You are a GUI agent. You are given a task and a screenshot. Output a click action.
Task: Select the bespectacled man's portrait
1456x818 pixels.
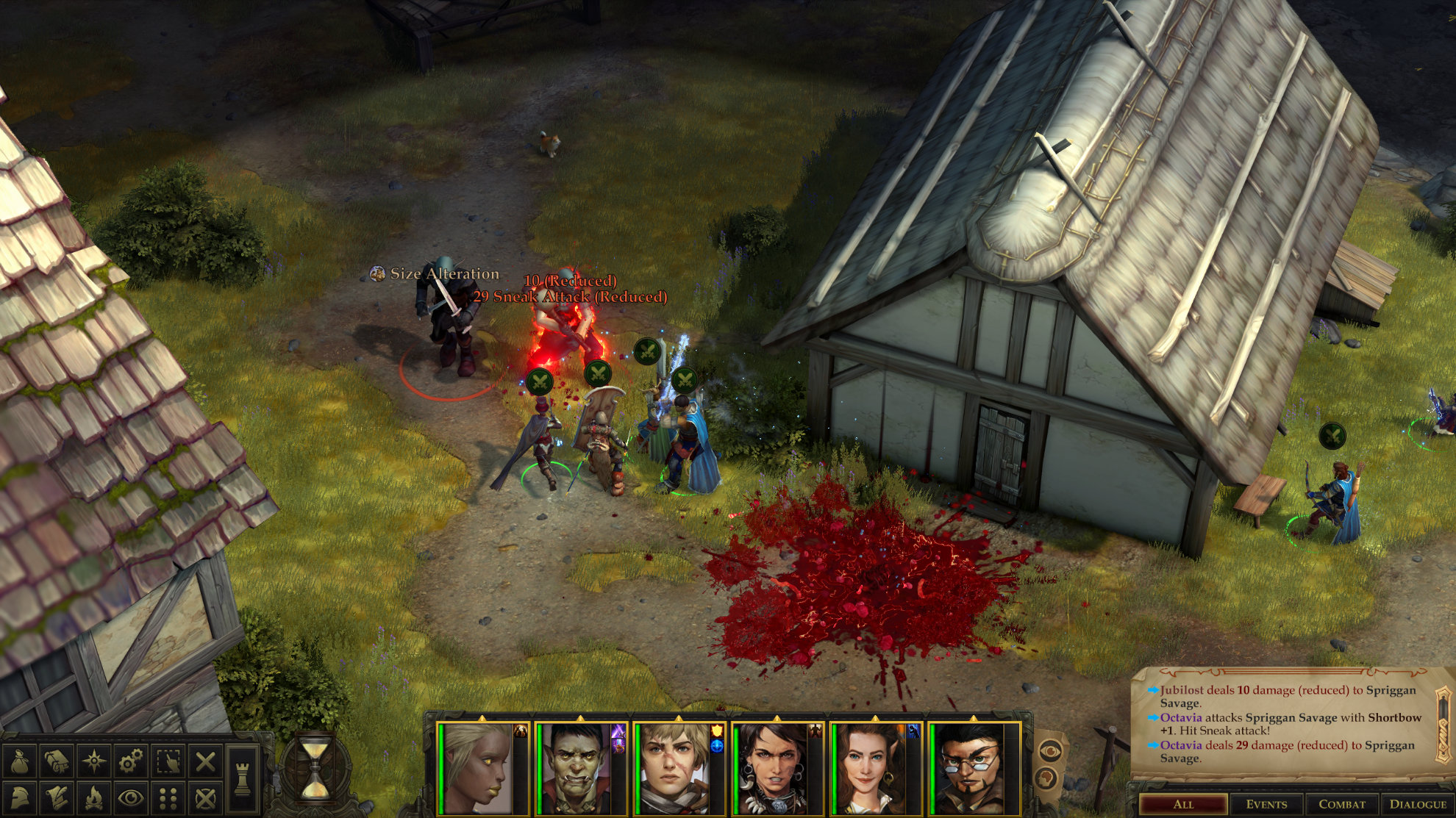pyautogui.click(x=971, y=769)
